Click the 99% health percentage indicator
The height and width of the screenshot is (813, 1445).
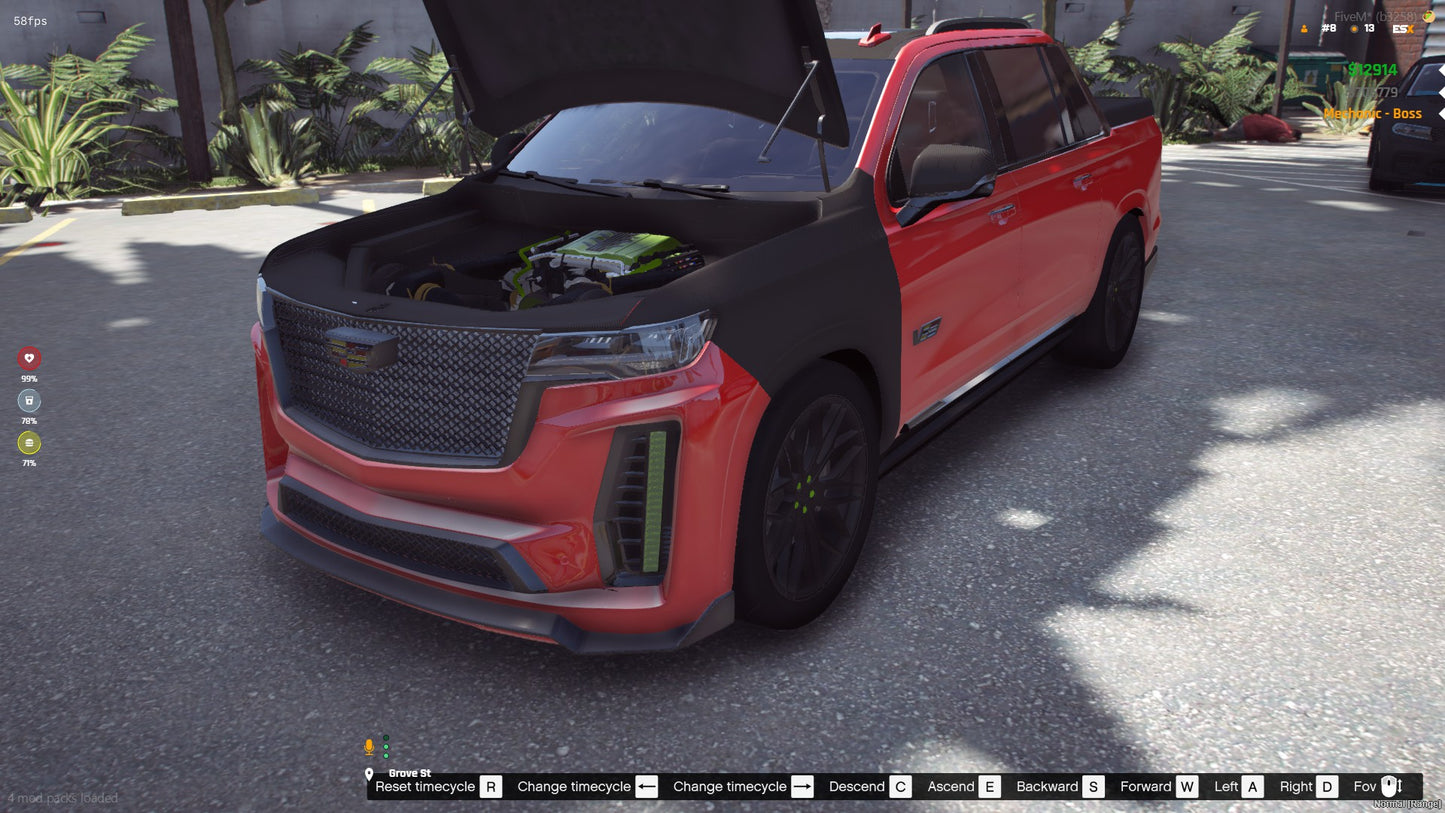[28, 379]
